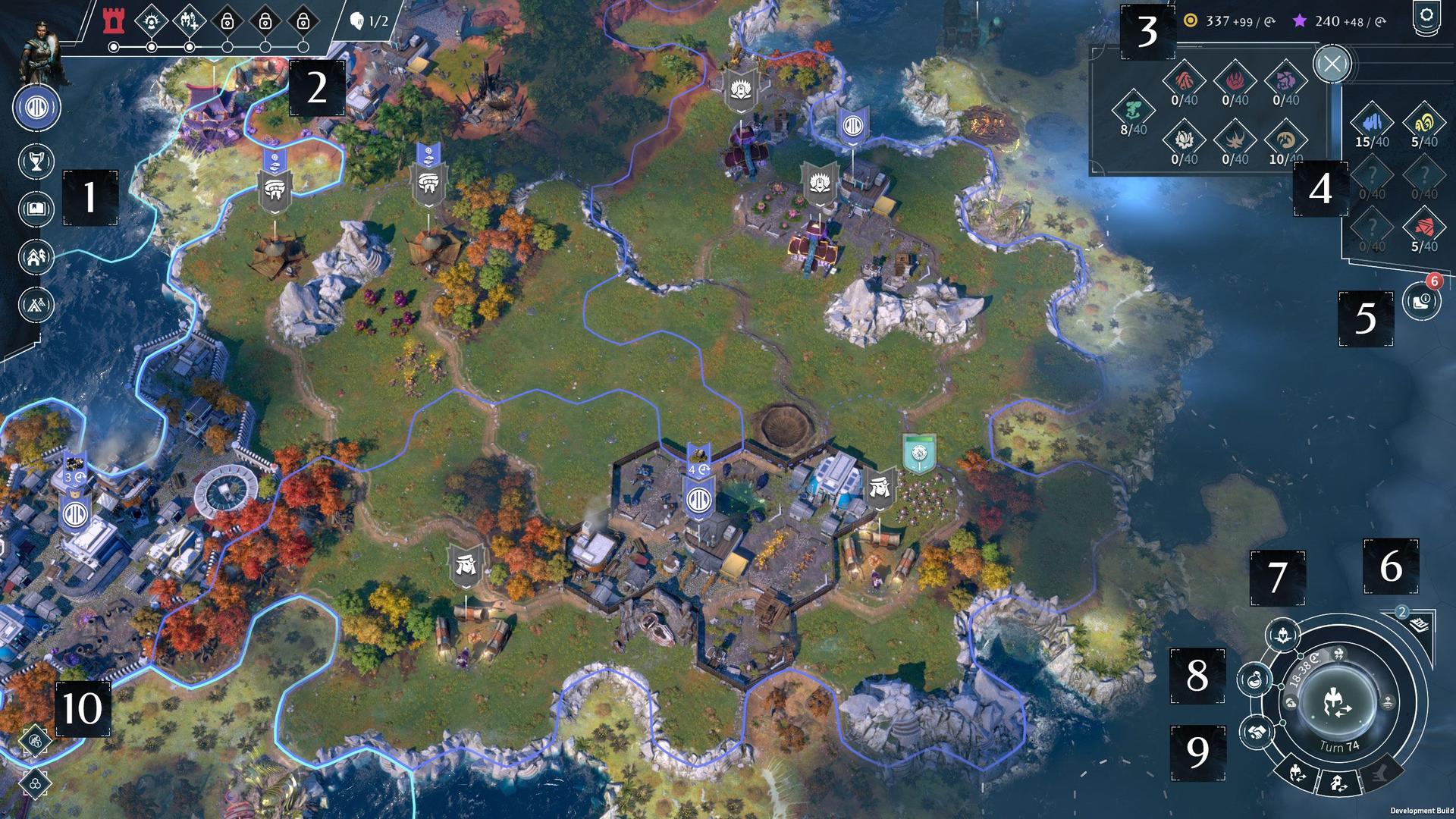
Task: Open the winged helmet hero button
Action: point(1284,635)
